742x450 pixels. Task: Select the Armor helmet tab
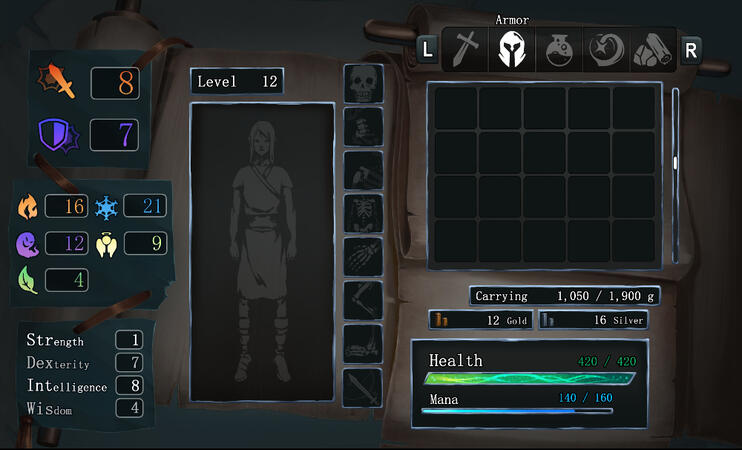(x=512, y=49)
